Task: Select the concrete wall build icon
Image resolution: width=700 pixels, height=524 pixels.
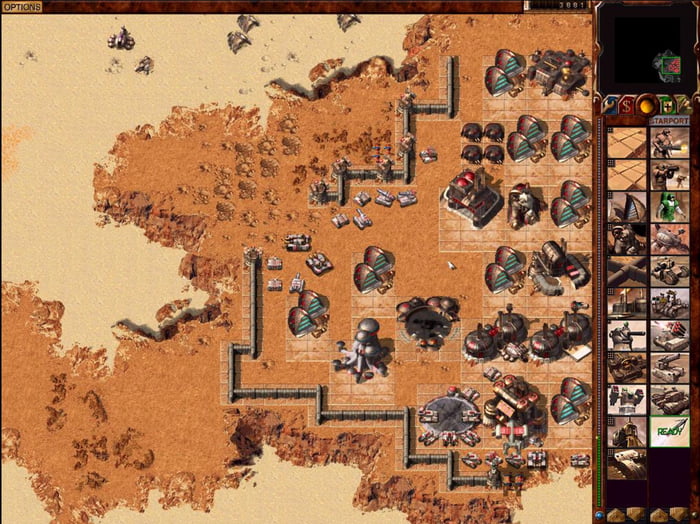Action: tap(626, 271)
